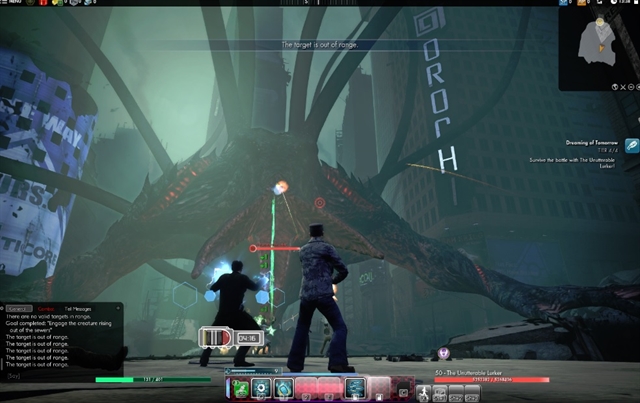The image size is (640, 403).
Task: Use the gear-shaped second hotbar ability
Action: pyautogui.click(x=262, y=388)
